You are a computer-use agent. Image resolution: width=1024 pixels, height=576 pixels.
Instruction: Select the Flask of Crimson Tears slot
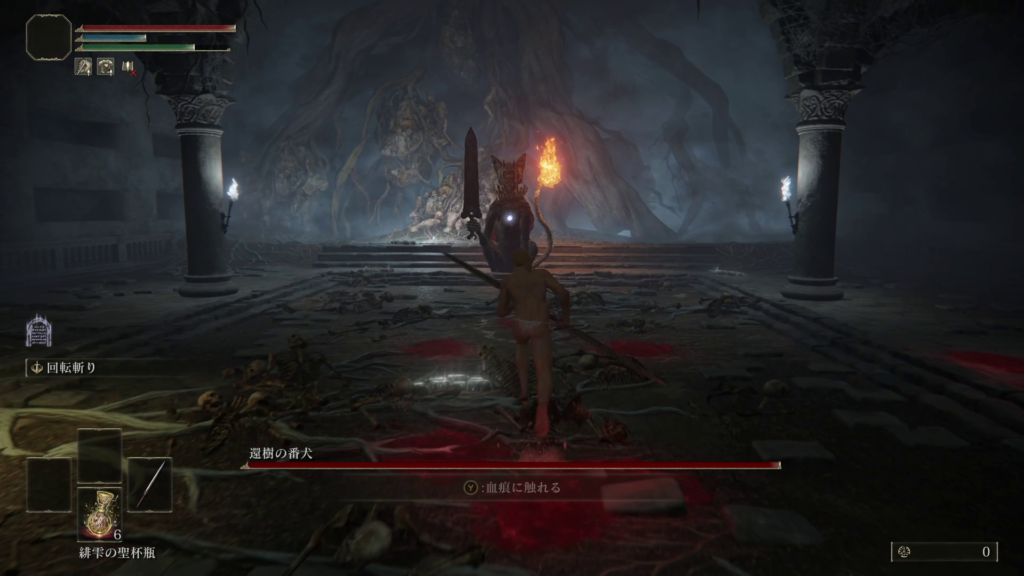pyautogui.click(x=99, y=514)
